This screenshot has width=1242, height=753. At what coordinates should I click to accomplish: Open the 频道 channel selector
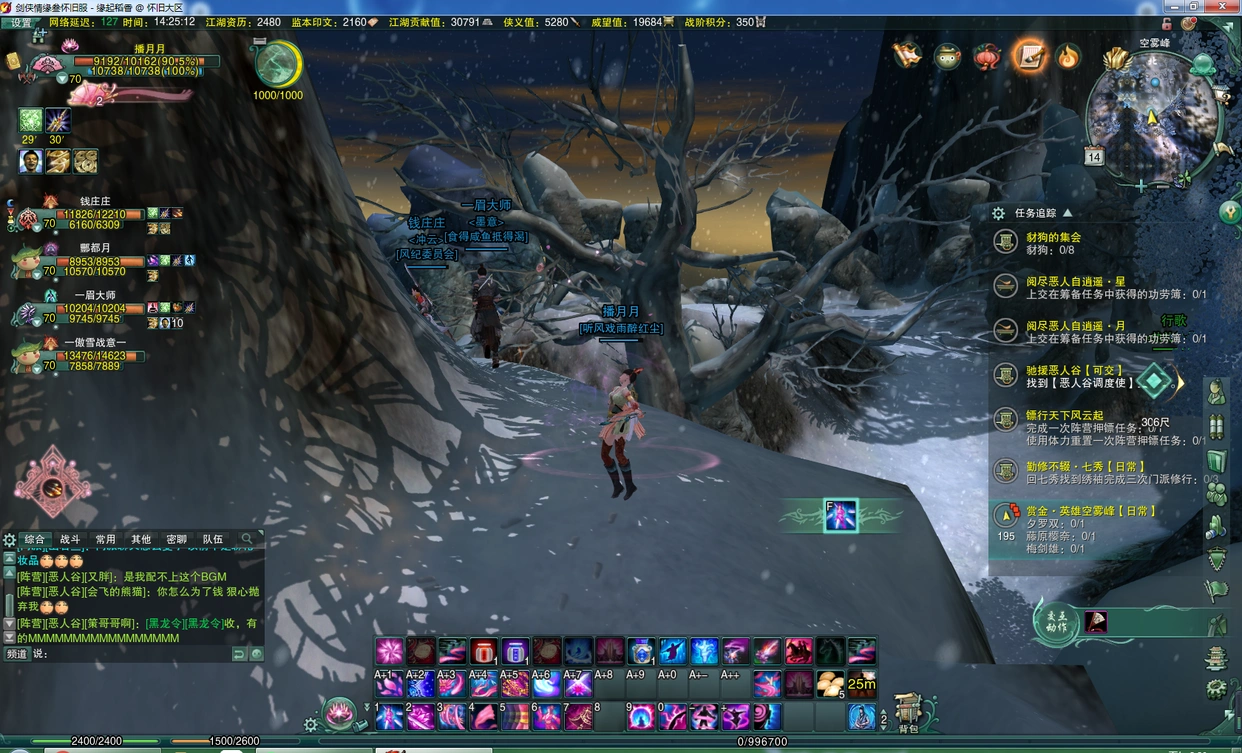pos(17,654)
